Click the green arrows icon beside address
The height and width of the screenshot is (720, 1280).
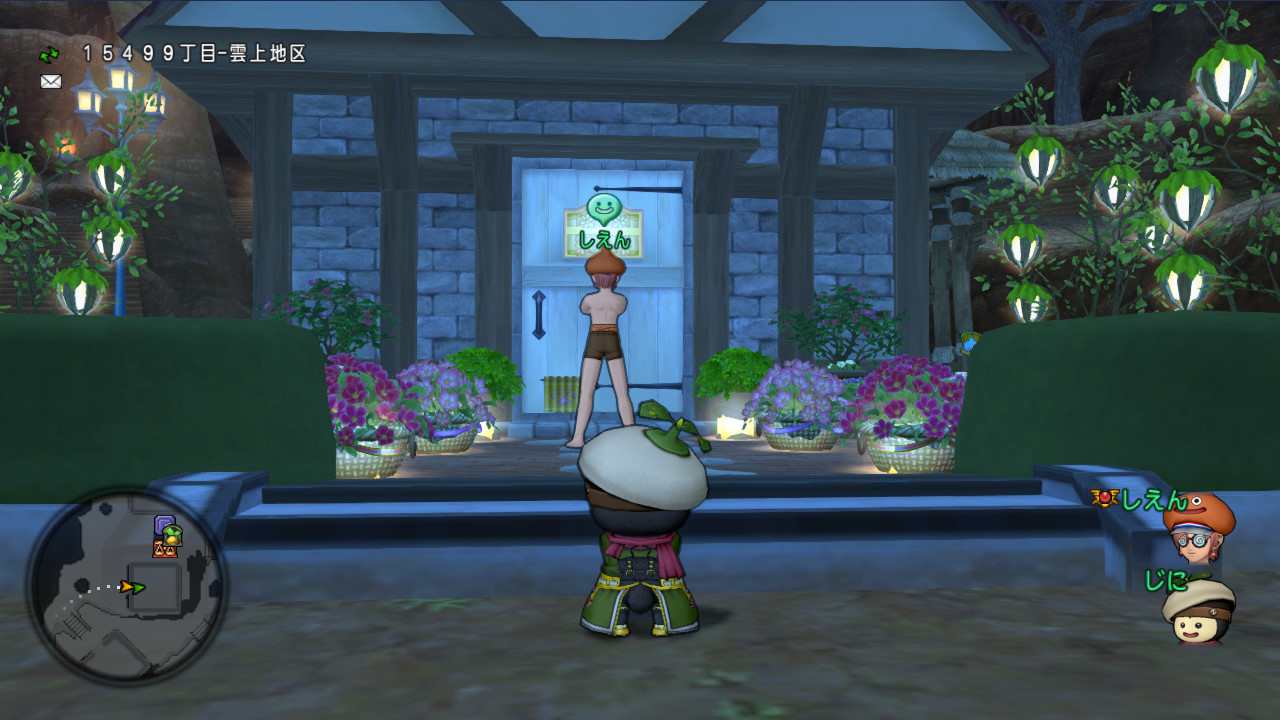click(49, 54)
